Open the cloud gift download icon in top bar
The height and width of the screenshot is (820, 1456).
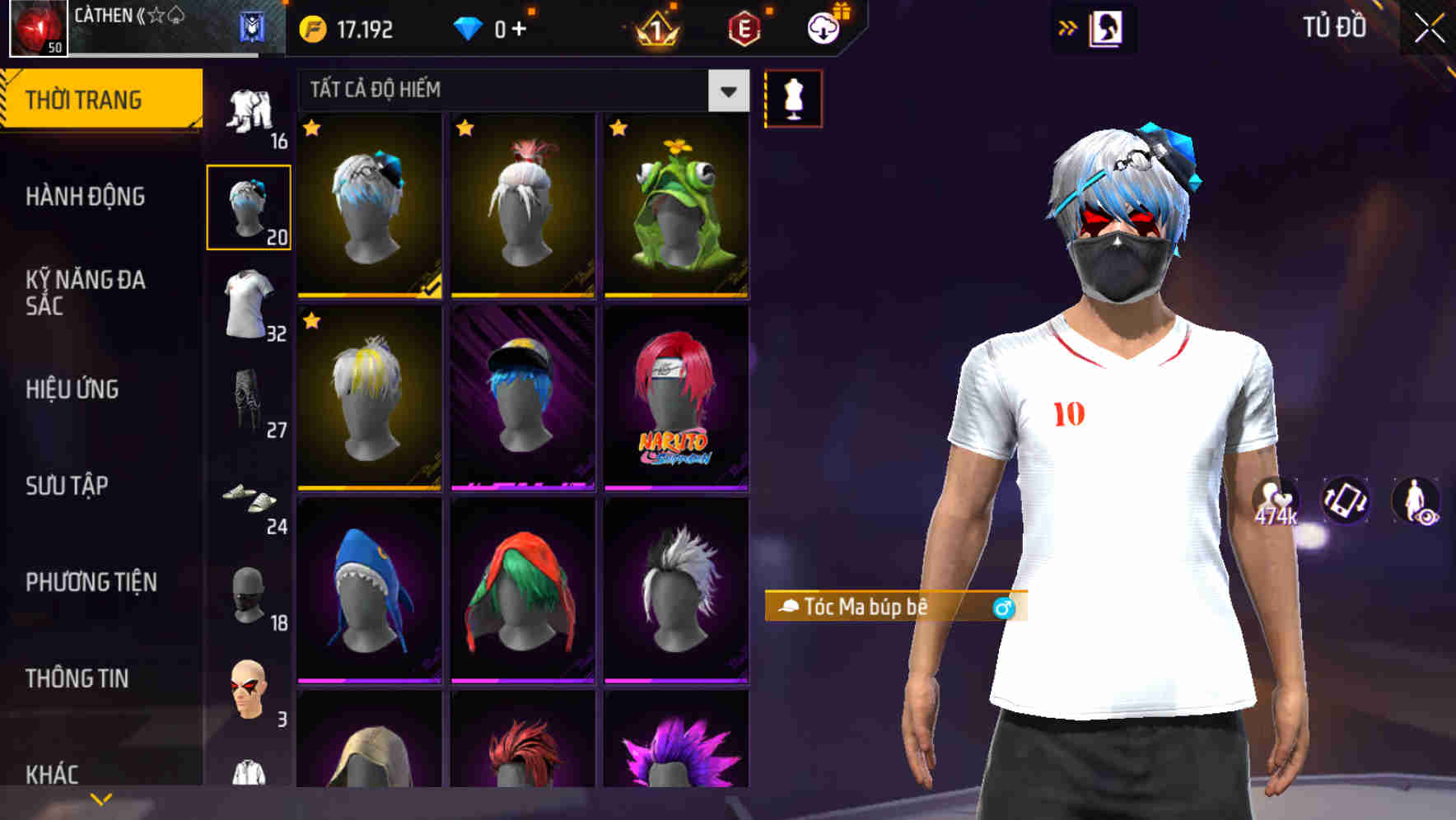(824, 29)
